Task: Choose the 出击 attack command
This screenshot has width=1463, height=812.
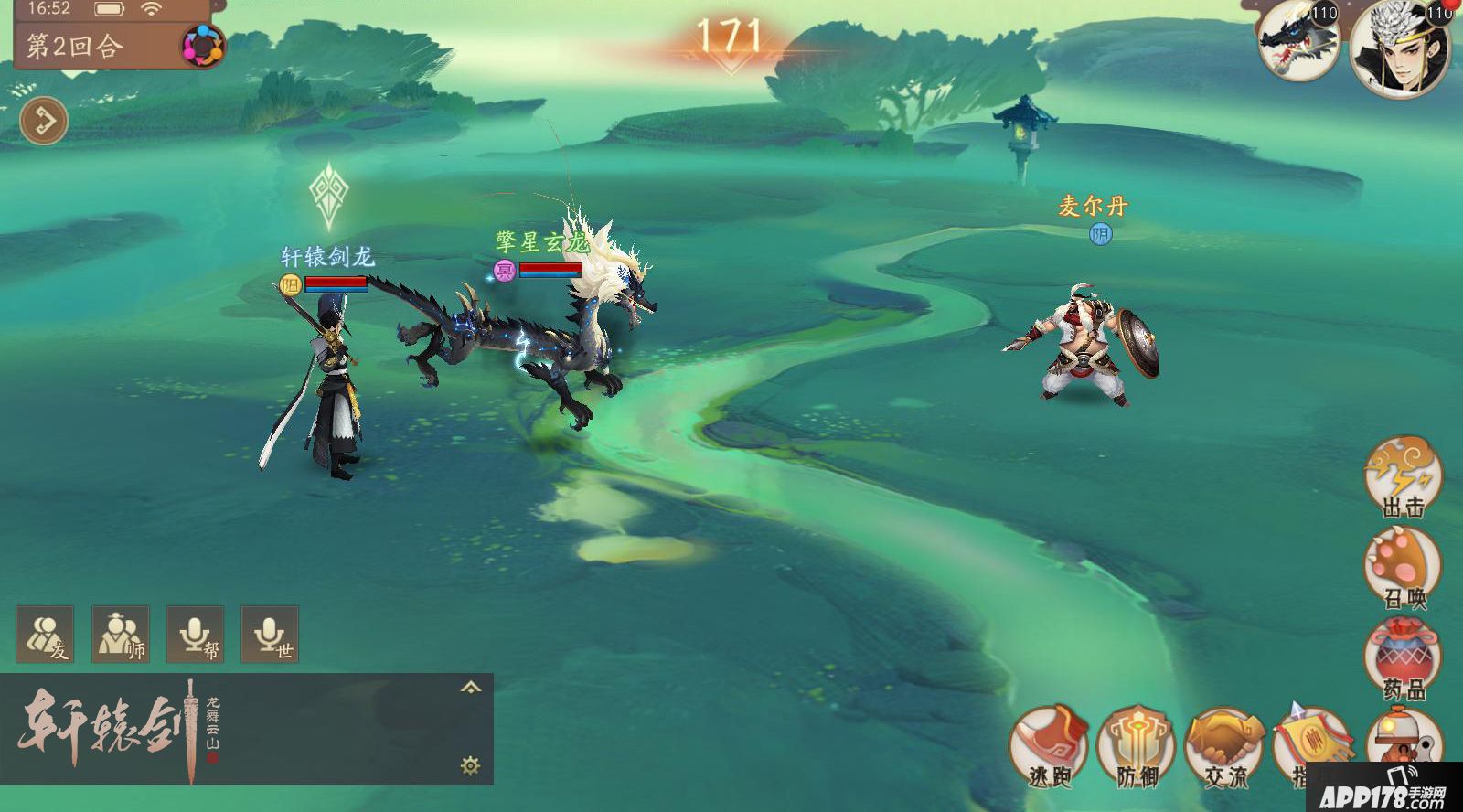Action: [x=1402, y=476]
